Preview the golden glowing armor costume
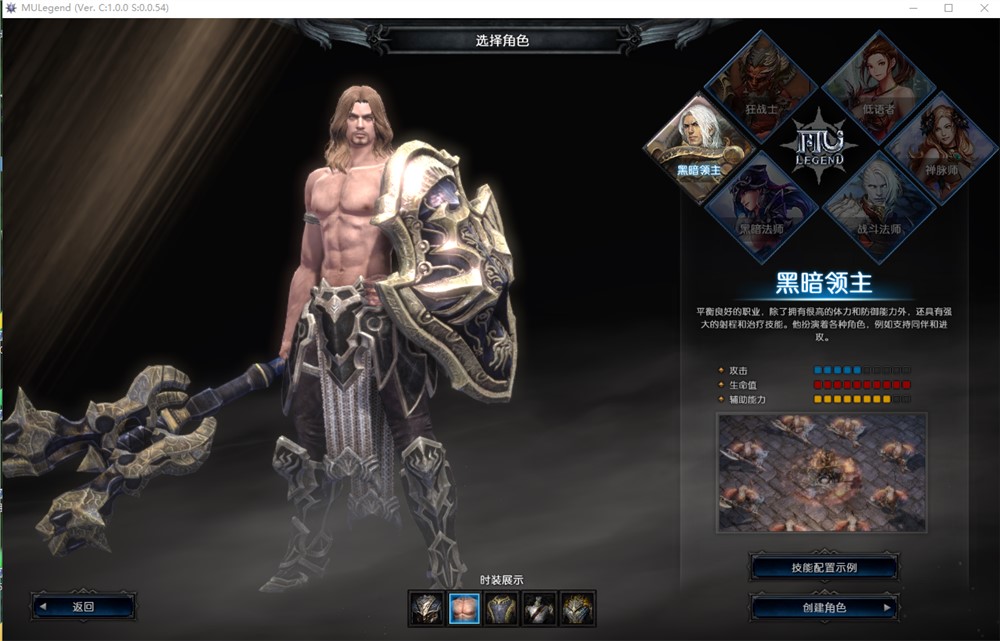The image size is (1000, 641). [576, 607]
